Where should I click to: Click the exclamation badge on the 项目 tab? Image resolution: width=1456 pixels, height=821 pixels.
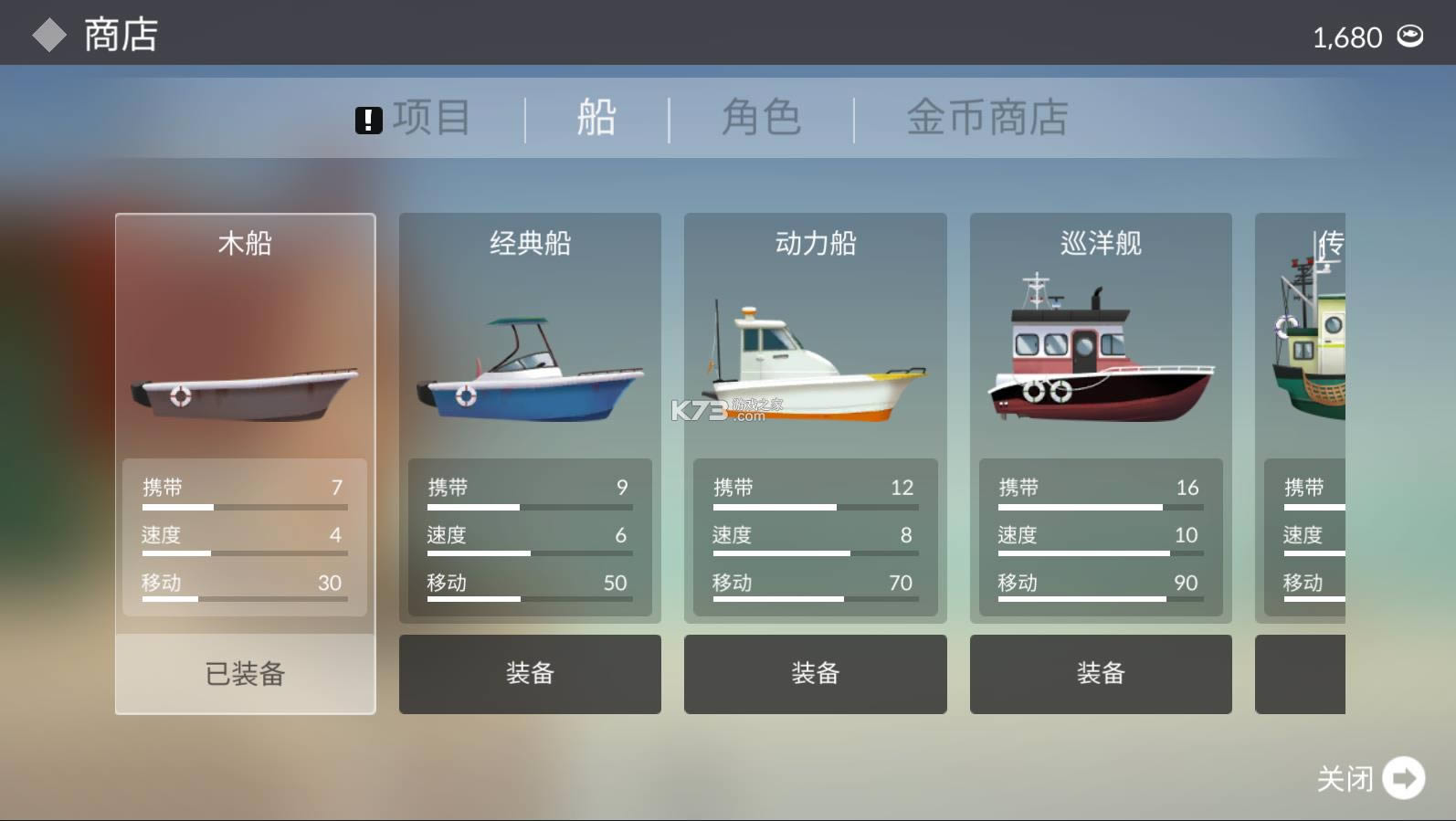click(x=369, y=118)
